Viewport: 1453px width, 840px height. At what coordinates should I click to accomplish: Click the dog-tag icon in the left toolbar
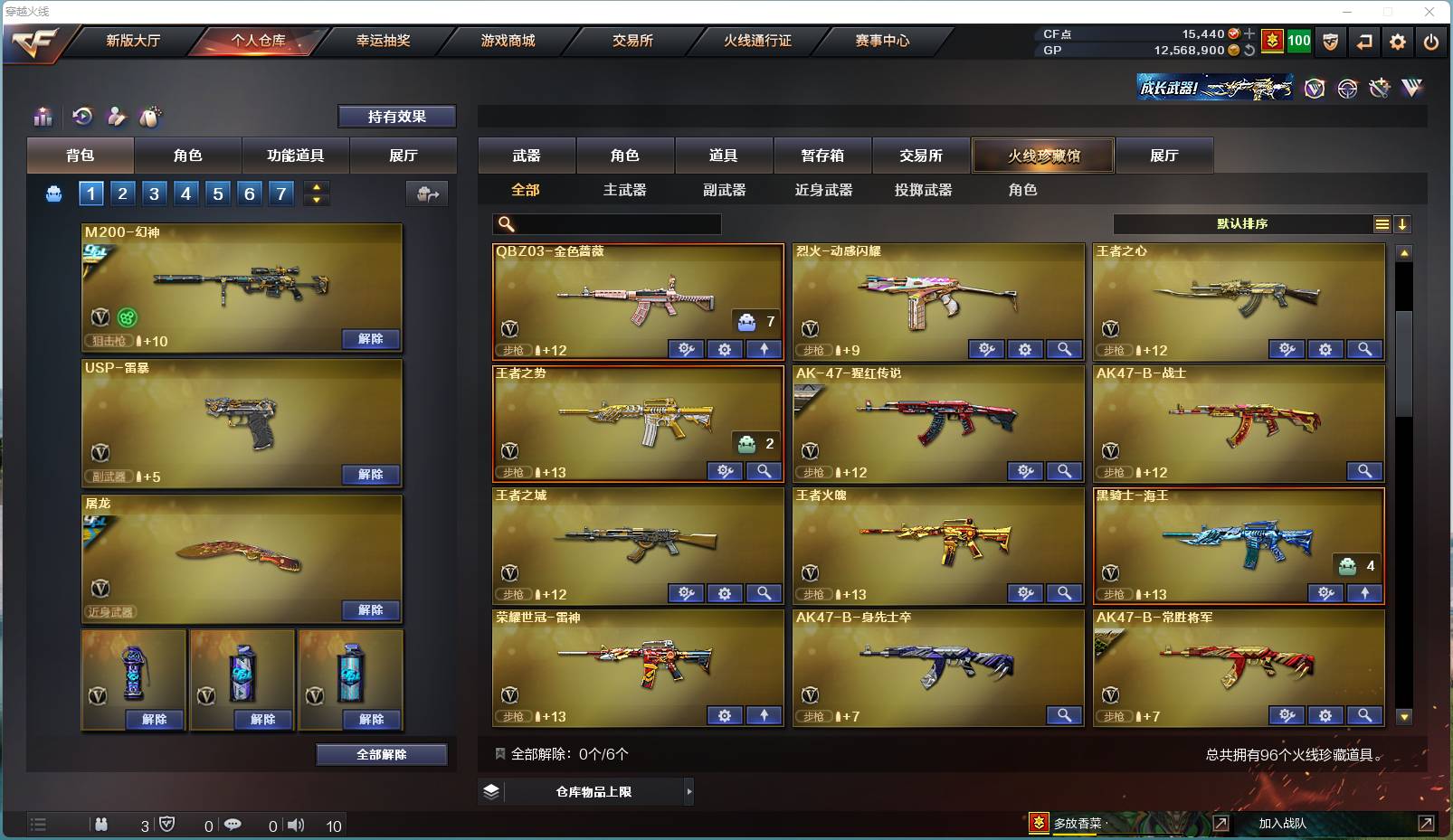click(151, 117)
